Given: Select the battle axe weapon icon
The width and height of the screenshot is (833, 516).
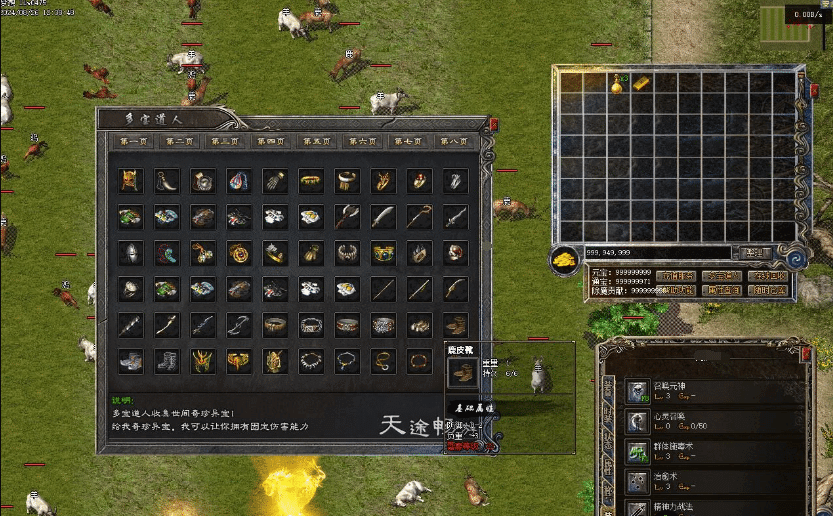Looking at the screenshot, I should pos(346,217).
